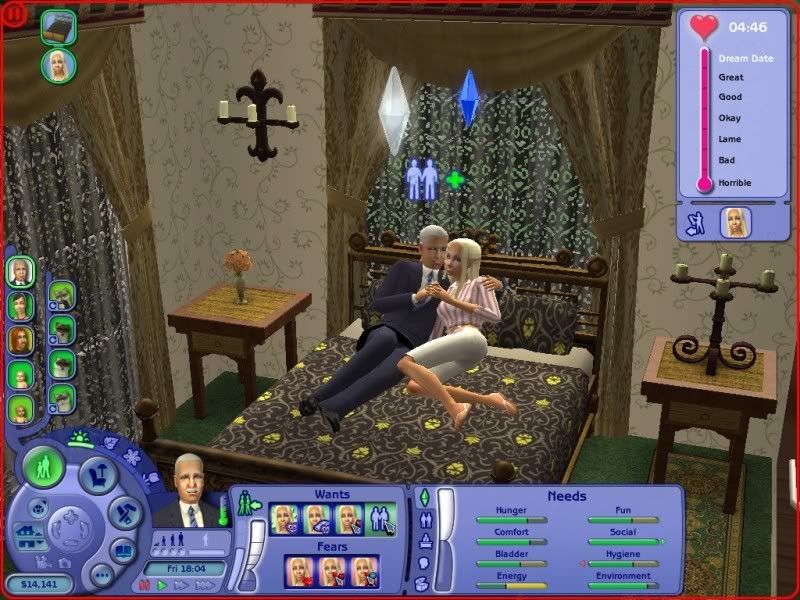Select the first blonde sim want slot

[x=285, y=519]
